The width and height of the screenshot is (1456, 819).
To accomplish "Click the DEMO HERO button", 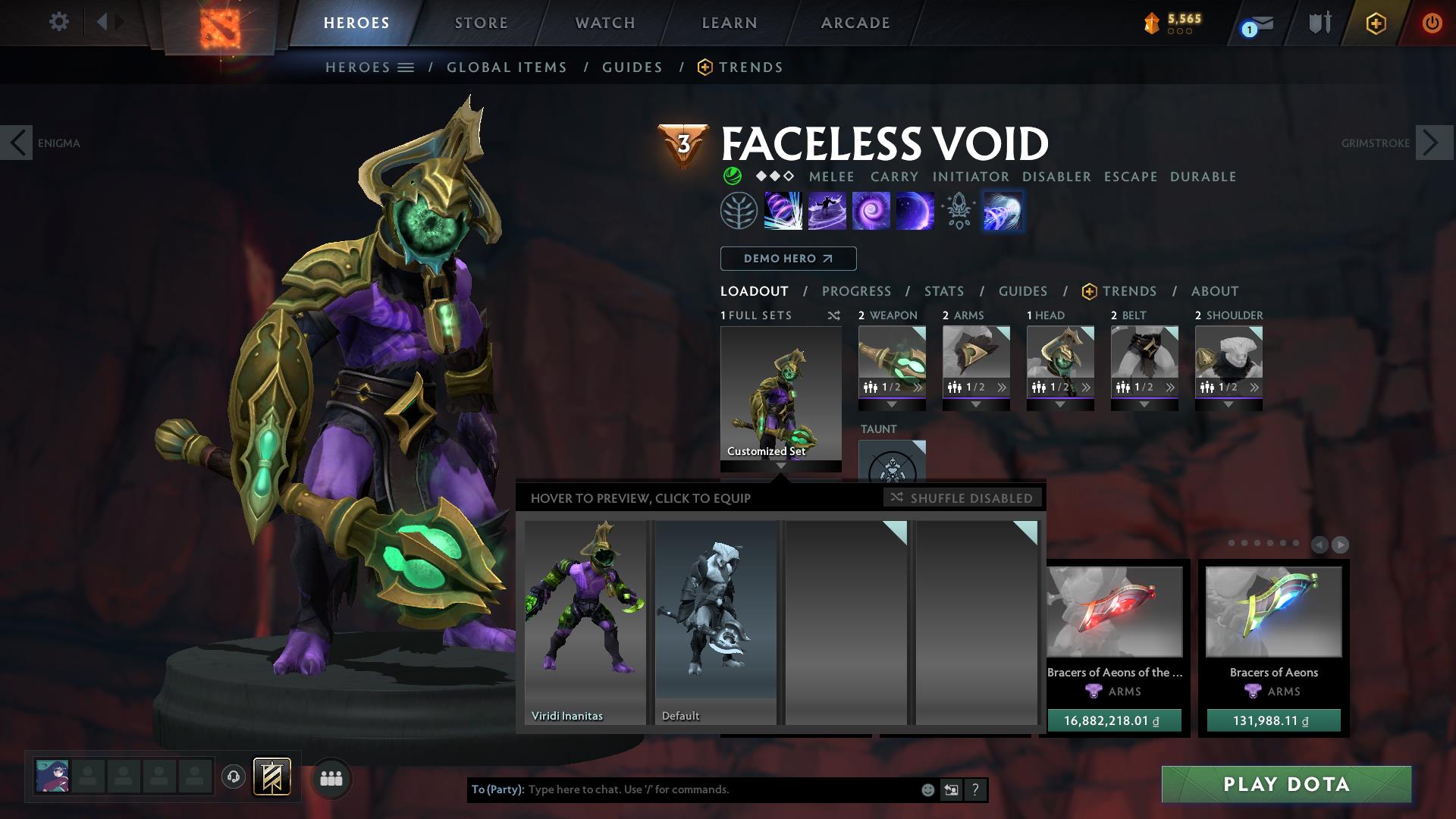I will [787, 259].
